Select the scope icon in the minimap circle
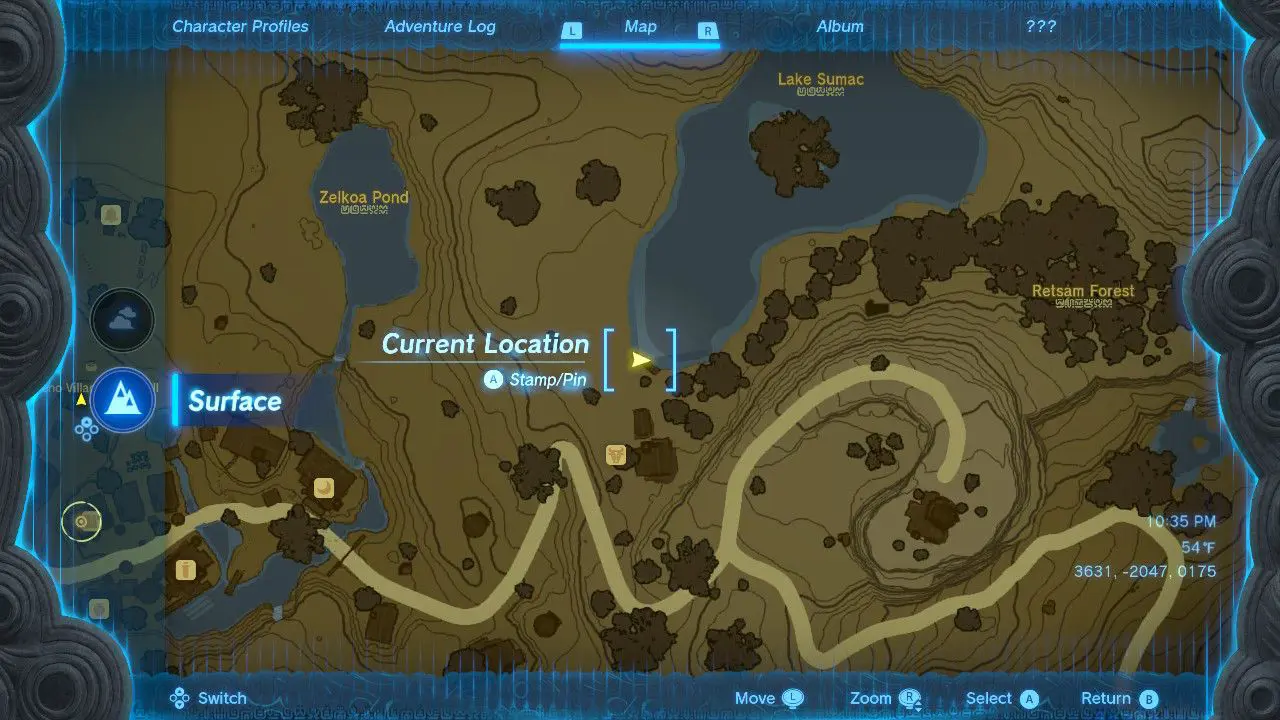Image resolution: width=1280 pixels, height=720 pixels. point(81,521)
